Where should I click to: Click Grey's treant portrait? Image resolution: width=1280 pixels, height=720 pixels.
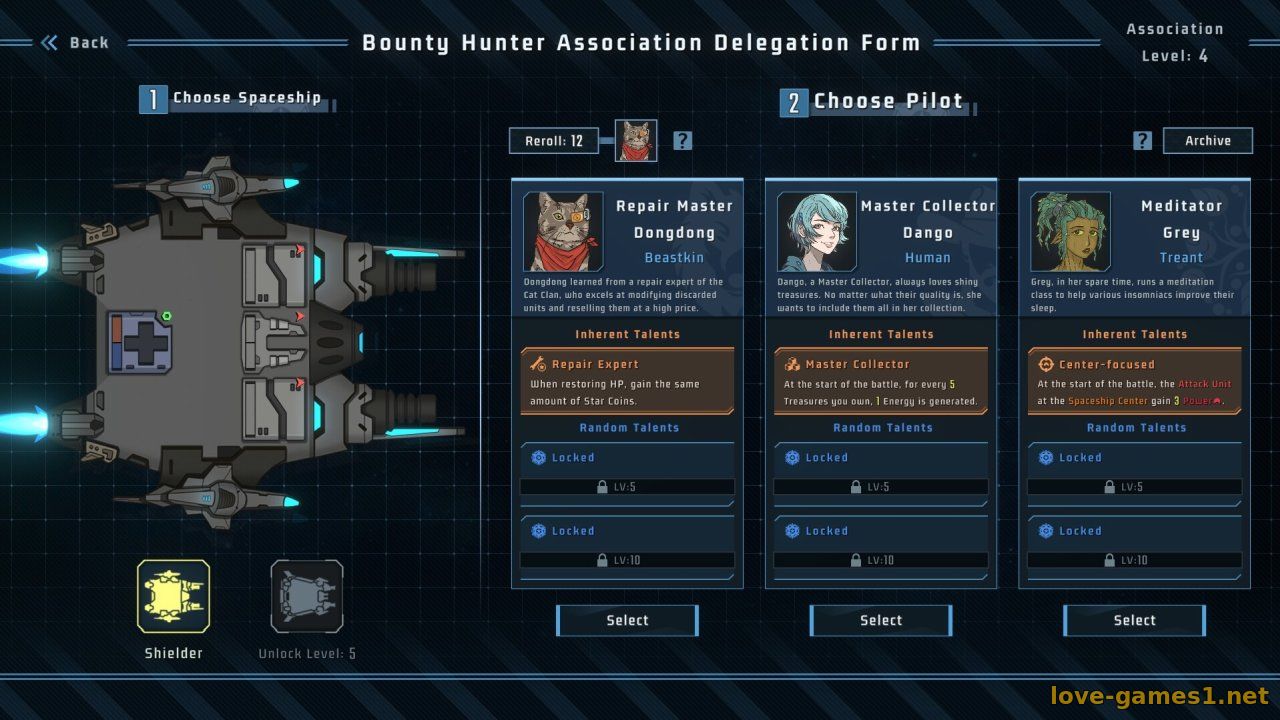[x=1071, y=232]
